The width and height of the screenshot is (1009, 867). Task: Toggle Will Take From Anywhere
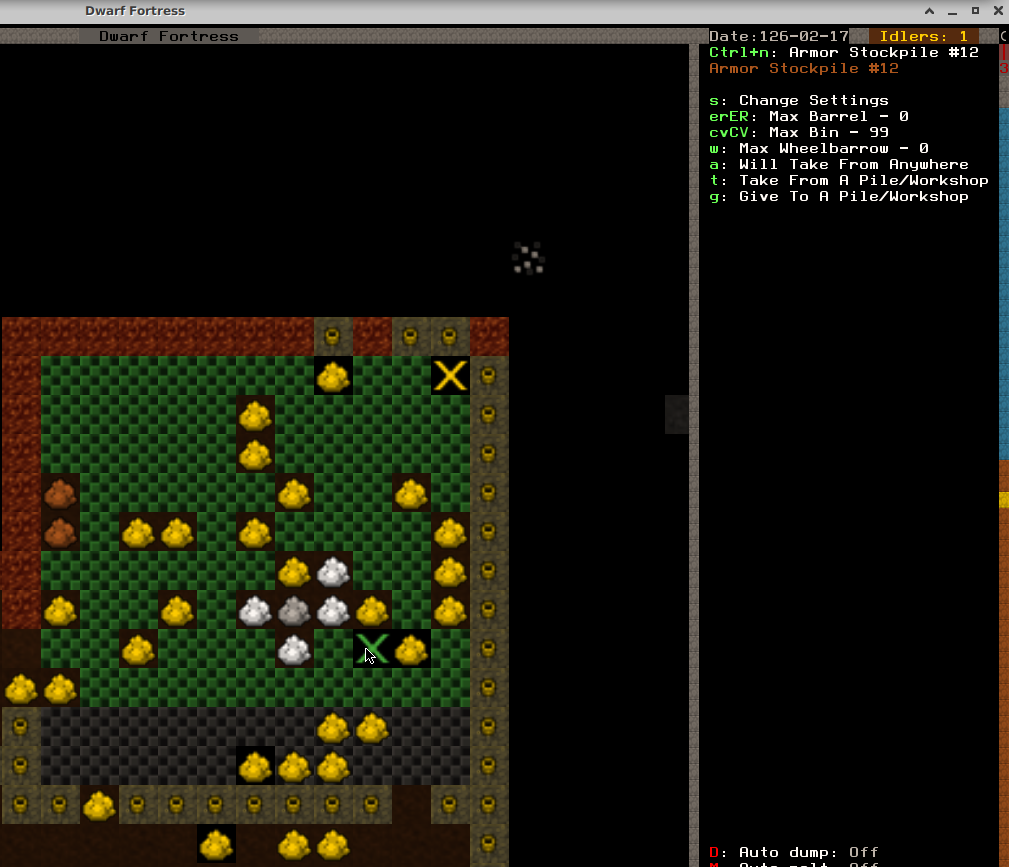tap(838, 165)
